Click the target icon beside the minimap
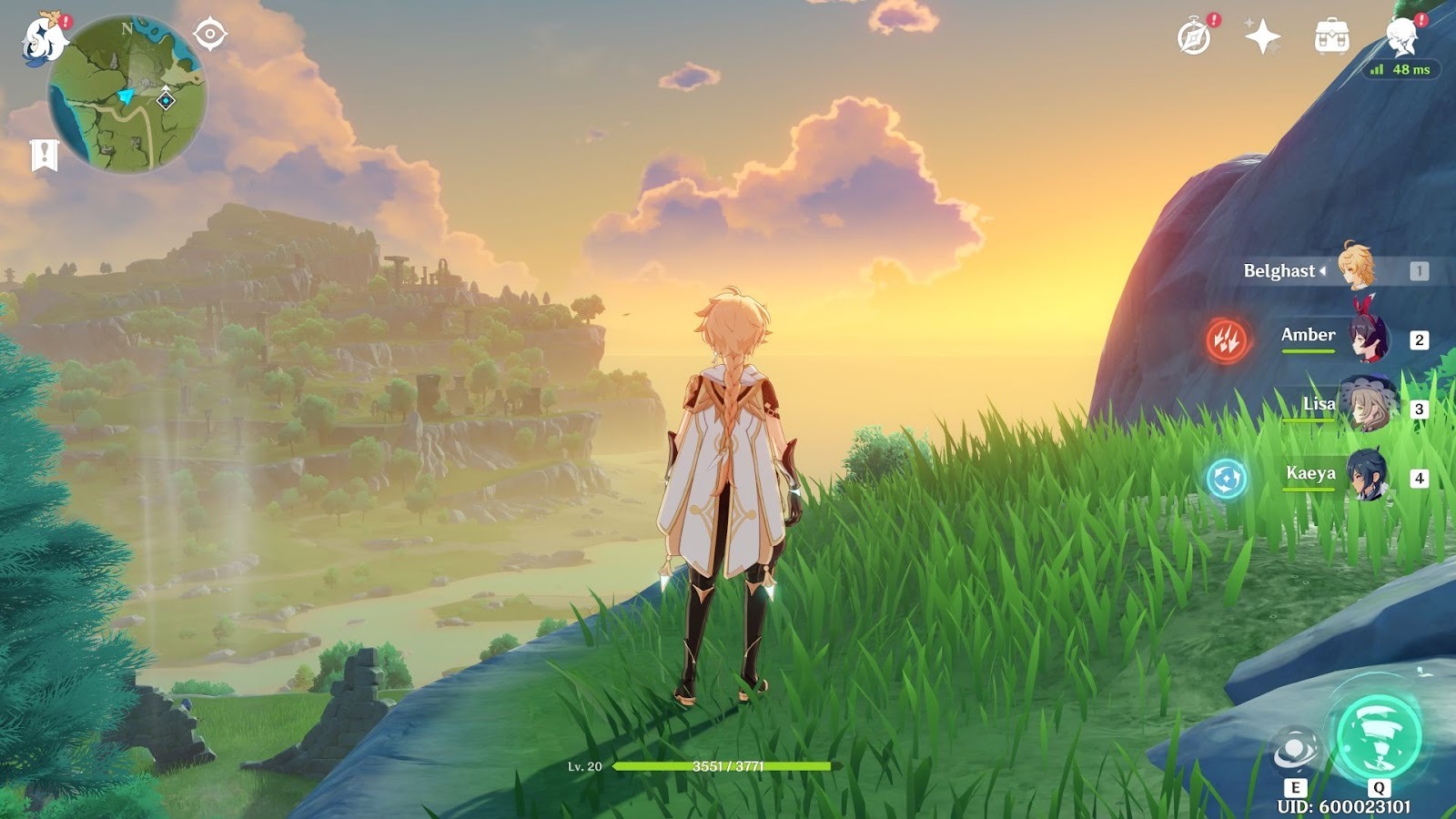The image size is (1456, 819). point(210,35)
